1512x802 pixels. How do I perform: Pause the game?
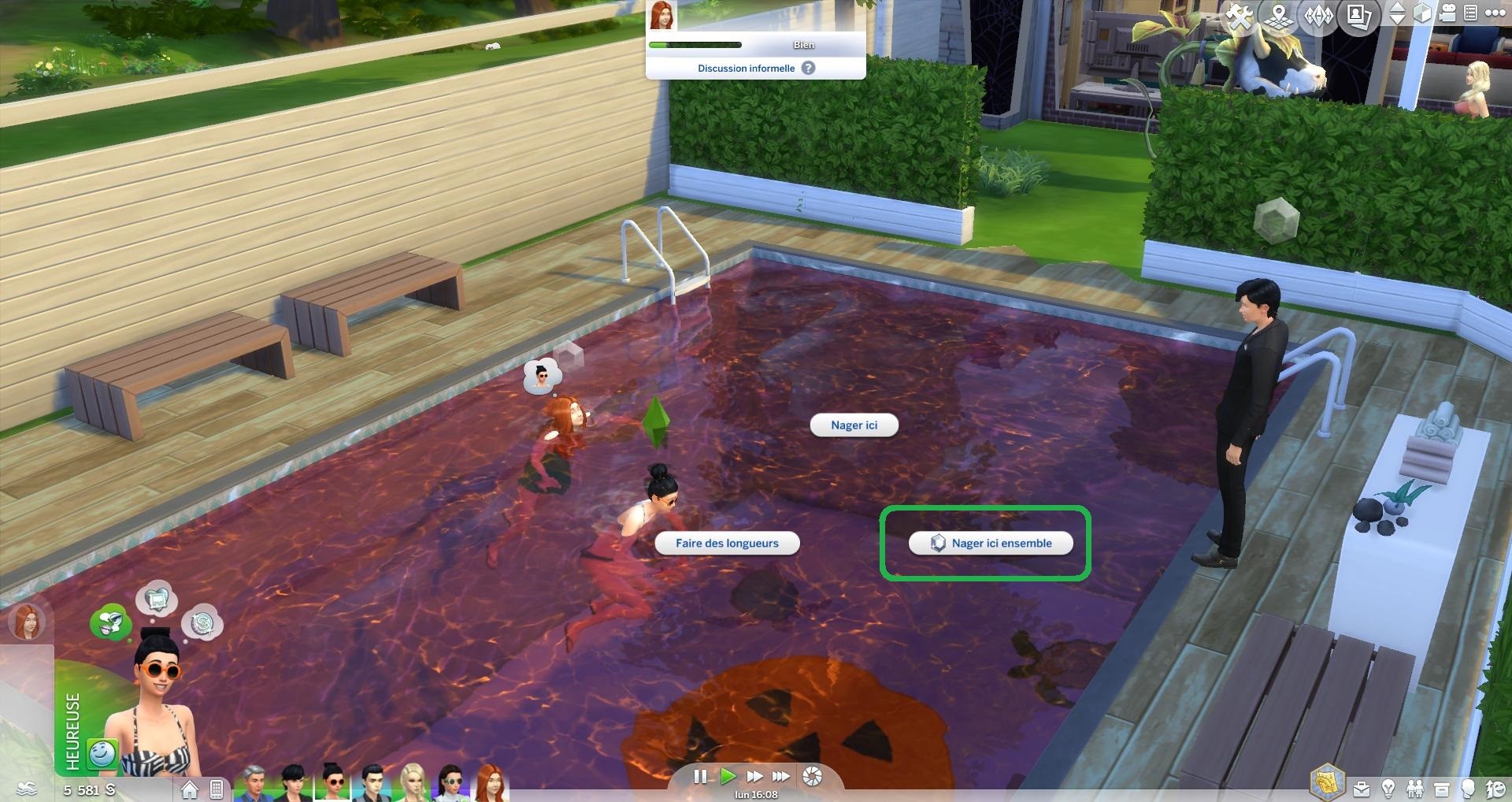(x=700, y=777)
